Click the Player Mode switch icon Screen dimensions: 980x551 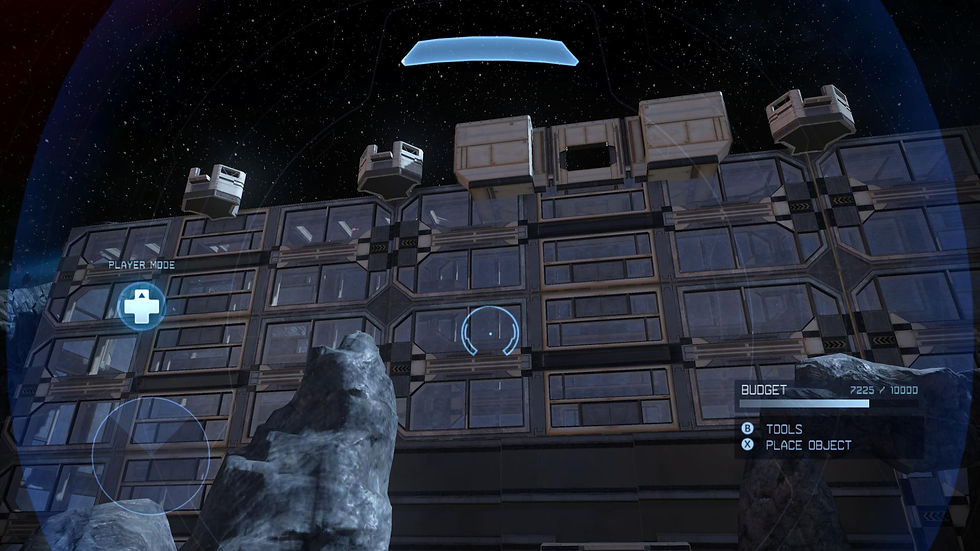point(141,306)
